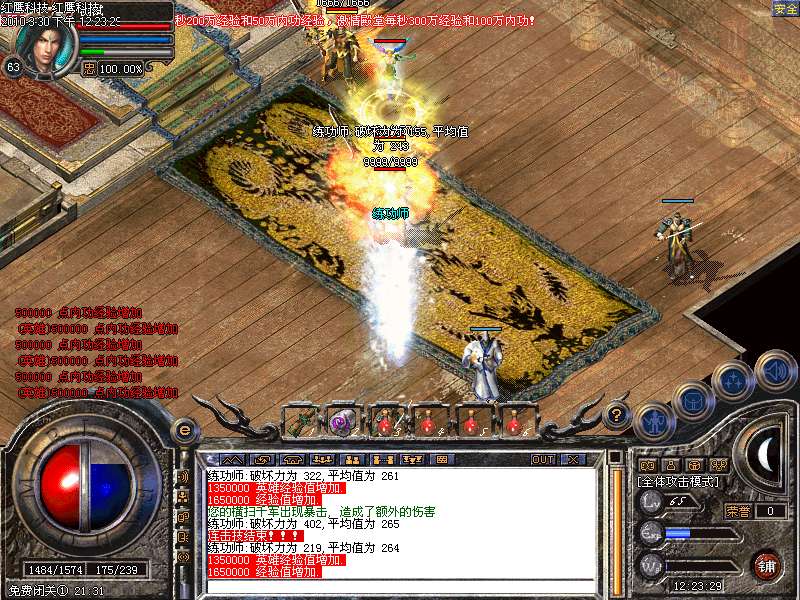Screen dimensions: 800x600
Task: Use the green item in quick slot 1
Action: tap(300, 421)
